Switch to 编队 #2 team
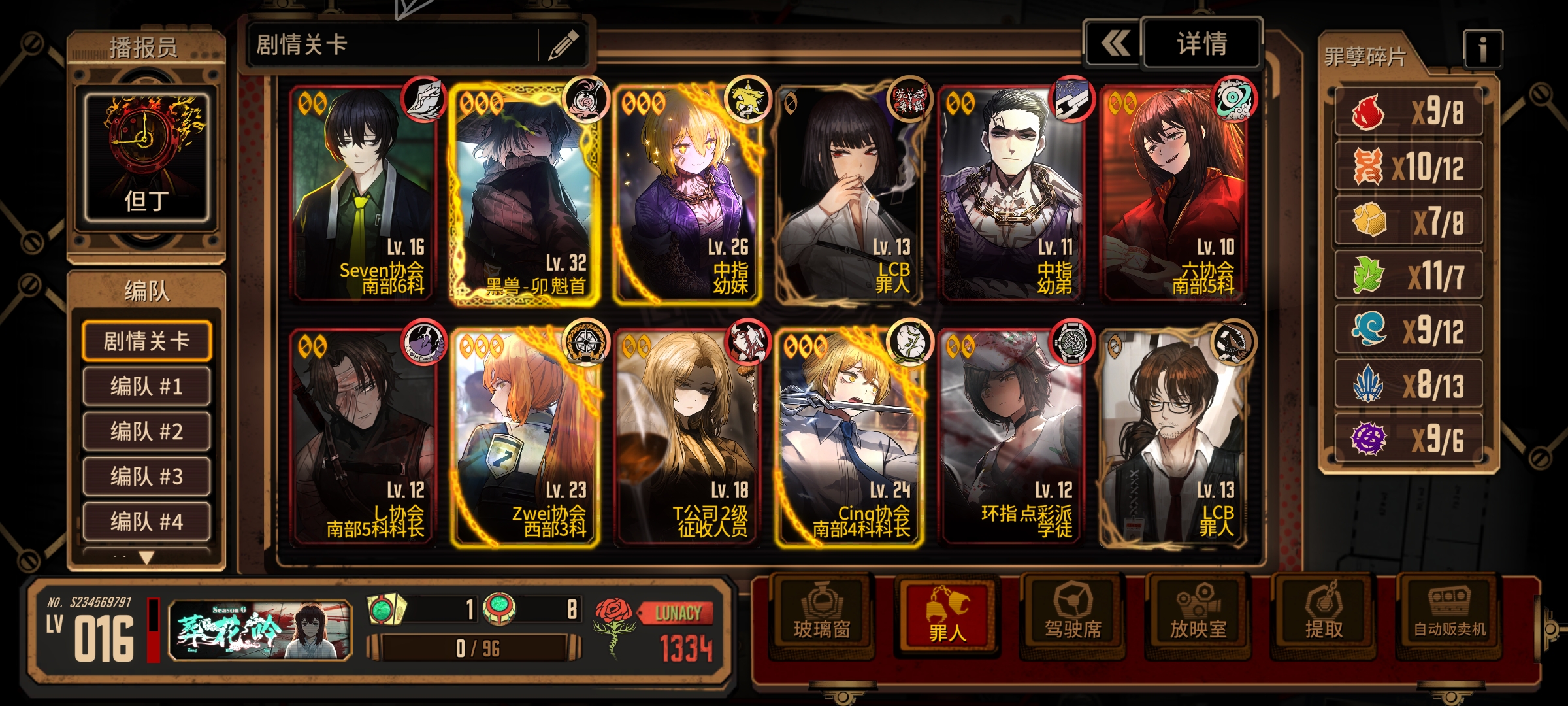This screenshot has width=1568, height=706. click(x=146, y=431)
